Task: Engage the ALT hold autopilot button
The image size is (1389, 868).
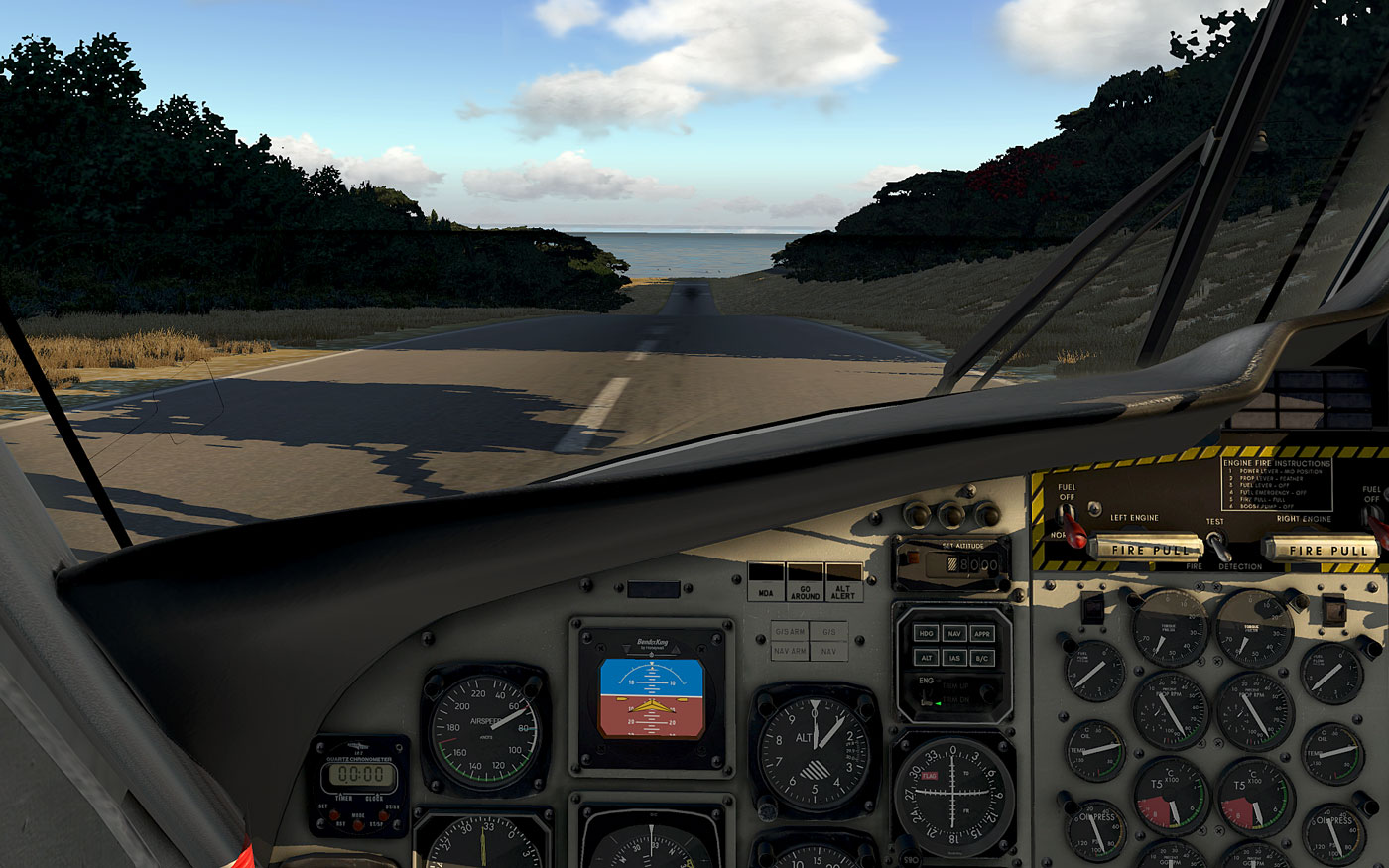Action: coord(926,657)
